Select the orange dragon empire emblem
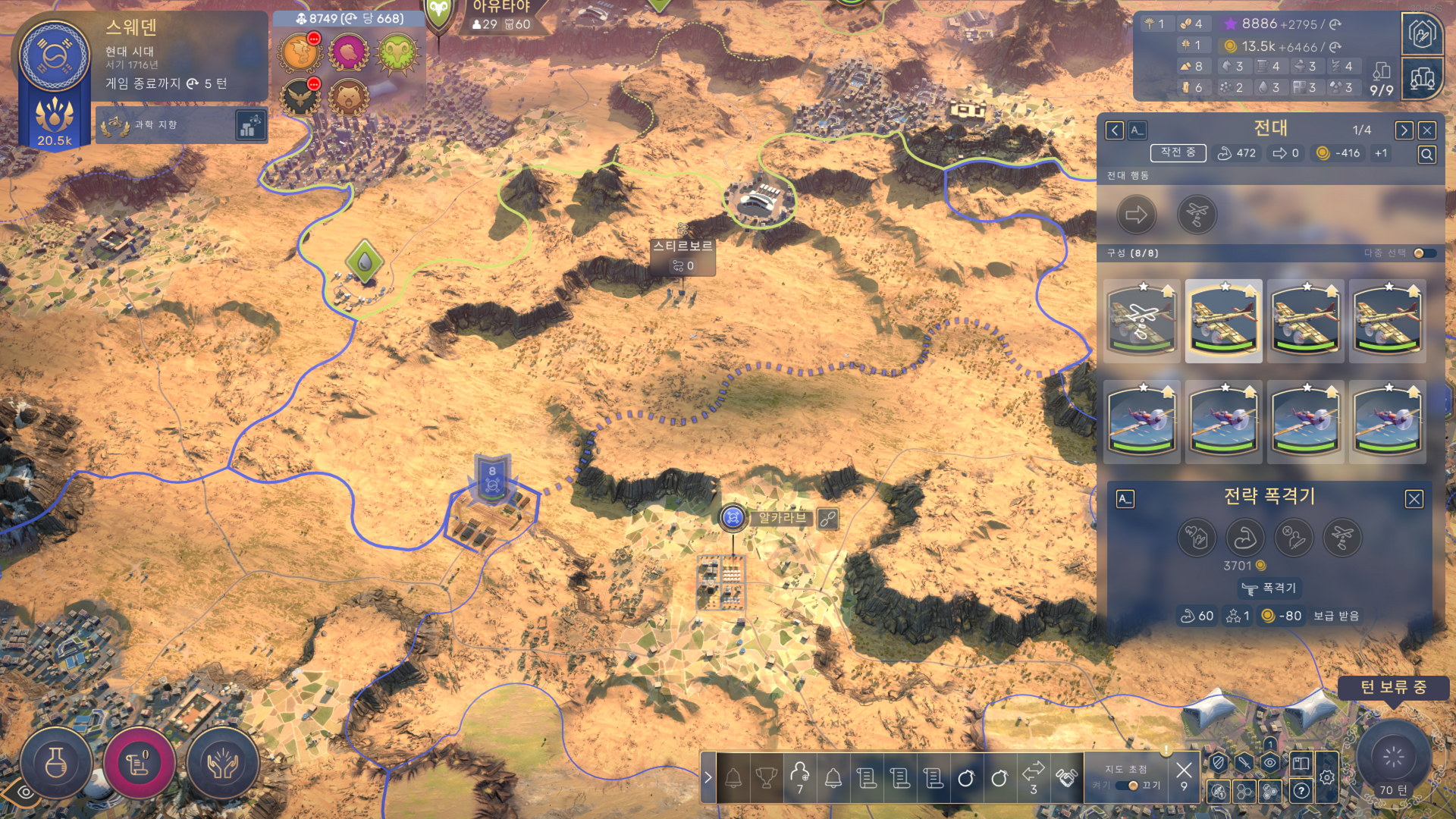1456x819 pixels. [300, 53]
